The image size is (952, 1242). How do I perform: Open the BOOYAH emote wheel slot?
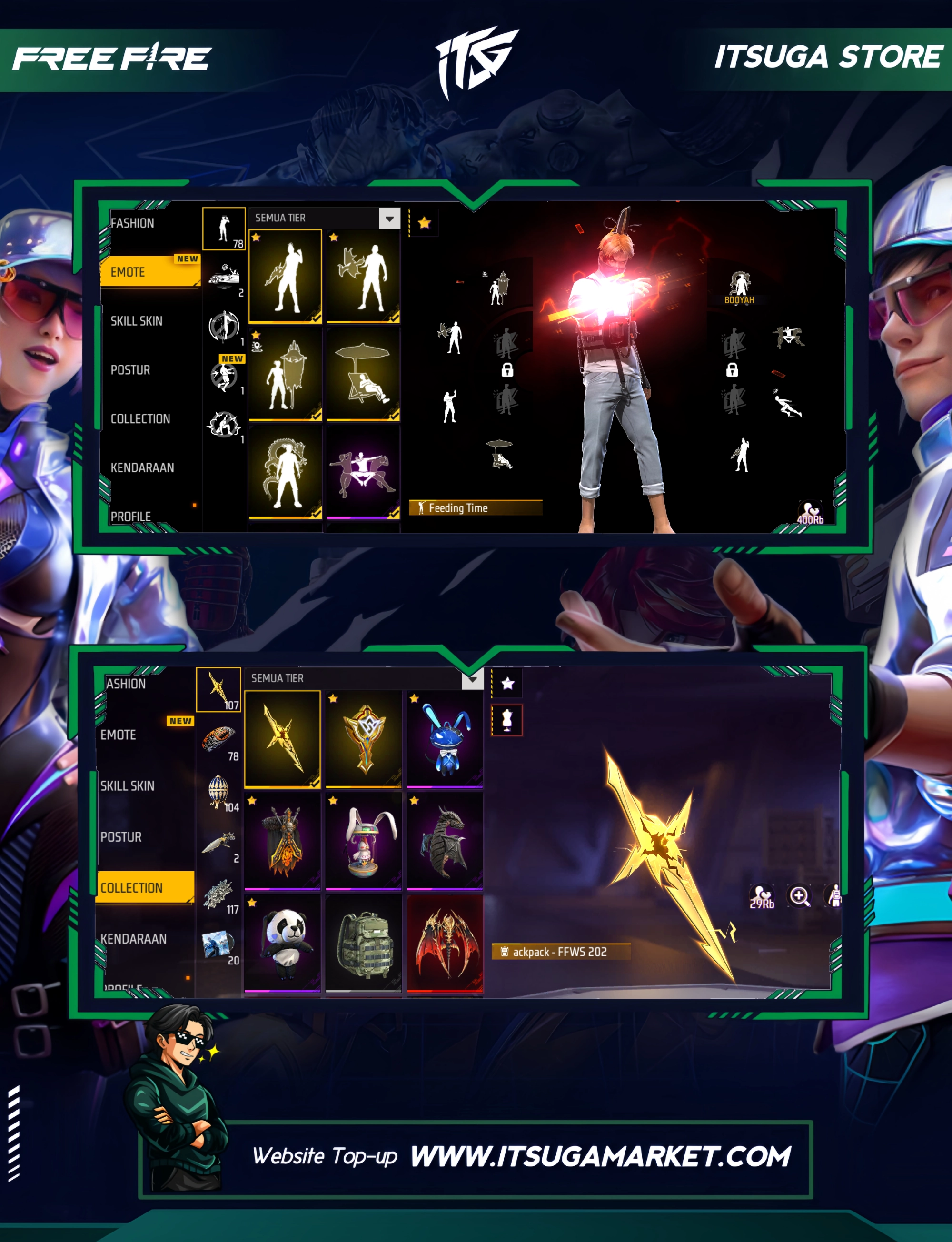(x=739, y=287)
